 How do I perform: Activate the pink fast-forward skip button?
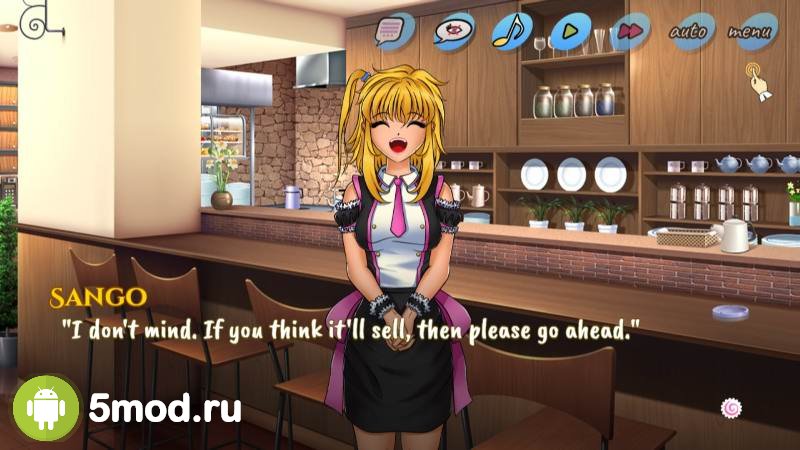[x=629, y=31]
